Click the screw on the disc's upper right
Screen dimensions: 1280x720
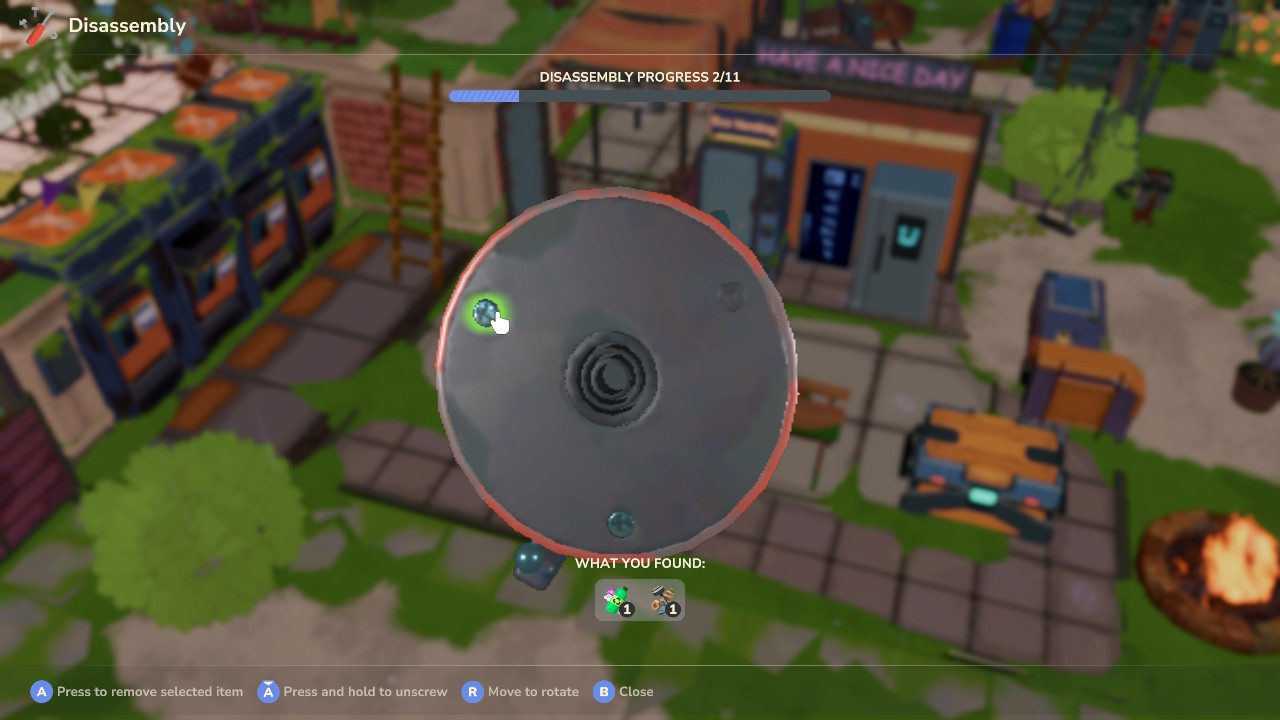[731, 297]
